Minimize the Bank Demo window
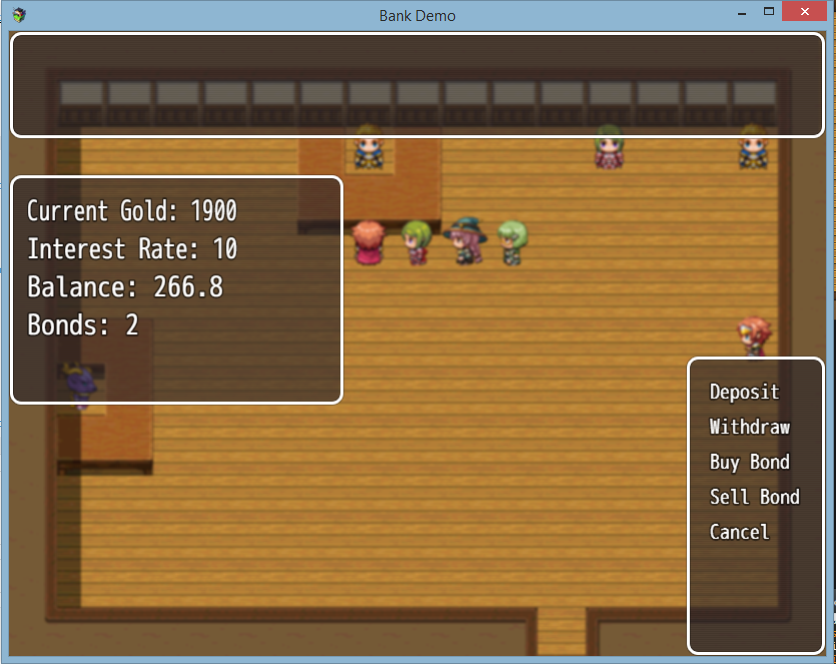The image size is (836, 664). click(x=743, y=13)
